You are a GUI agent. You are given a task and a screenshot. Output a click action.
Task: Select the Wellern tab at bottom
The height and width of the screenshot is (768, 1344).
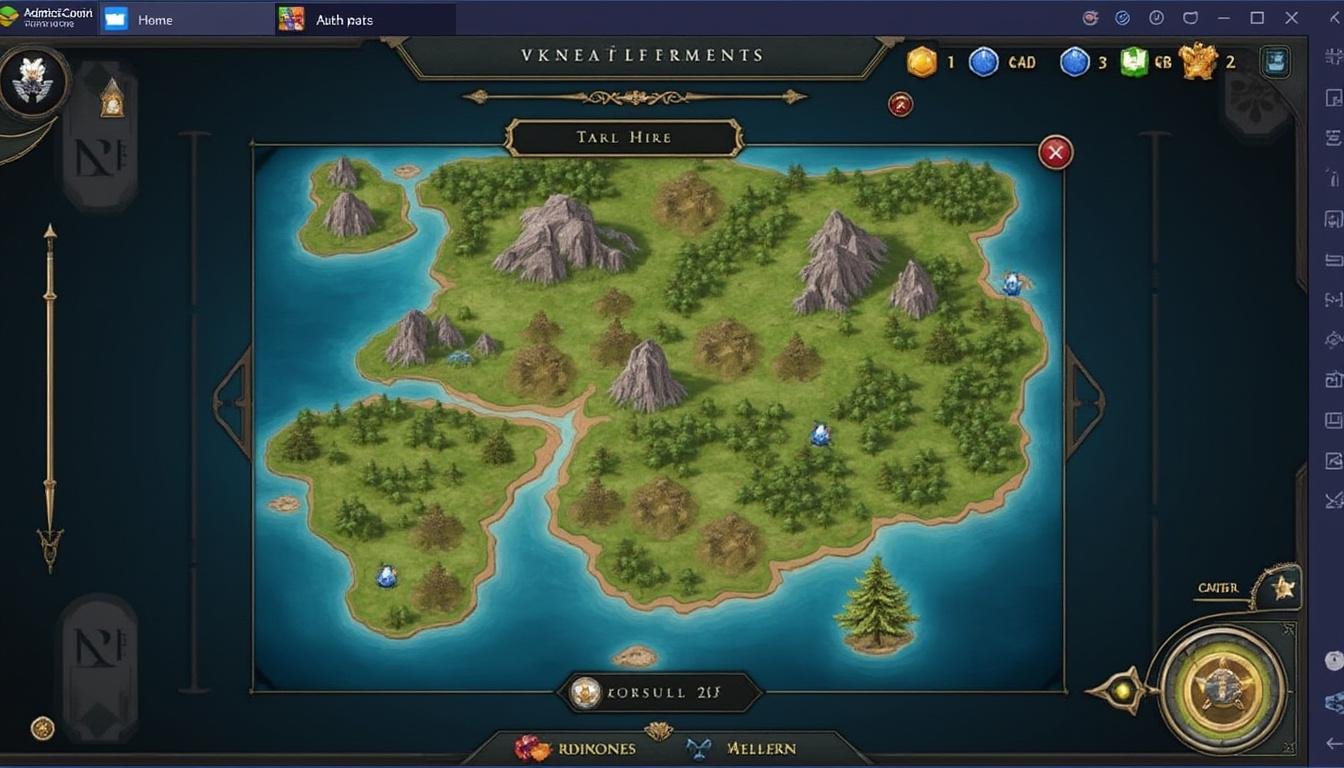(x=745, y=748)
